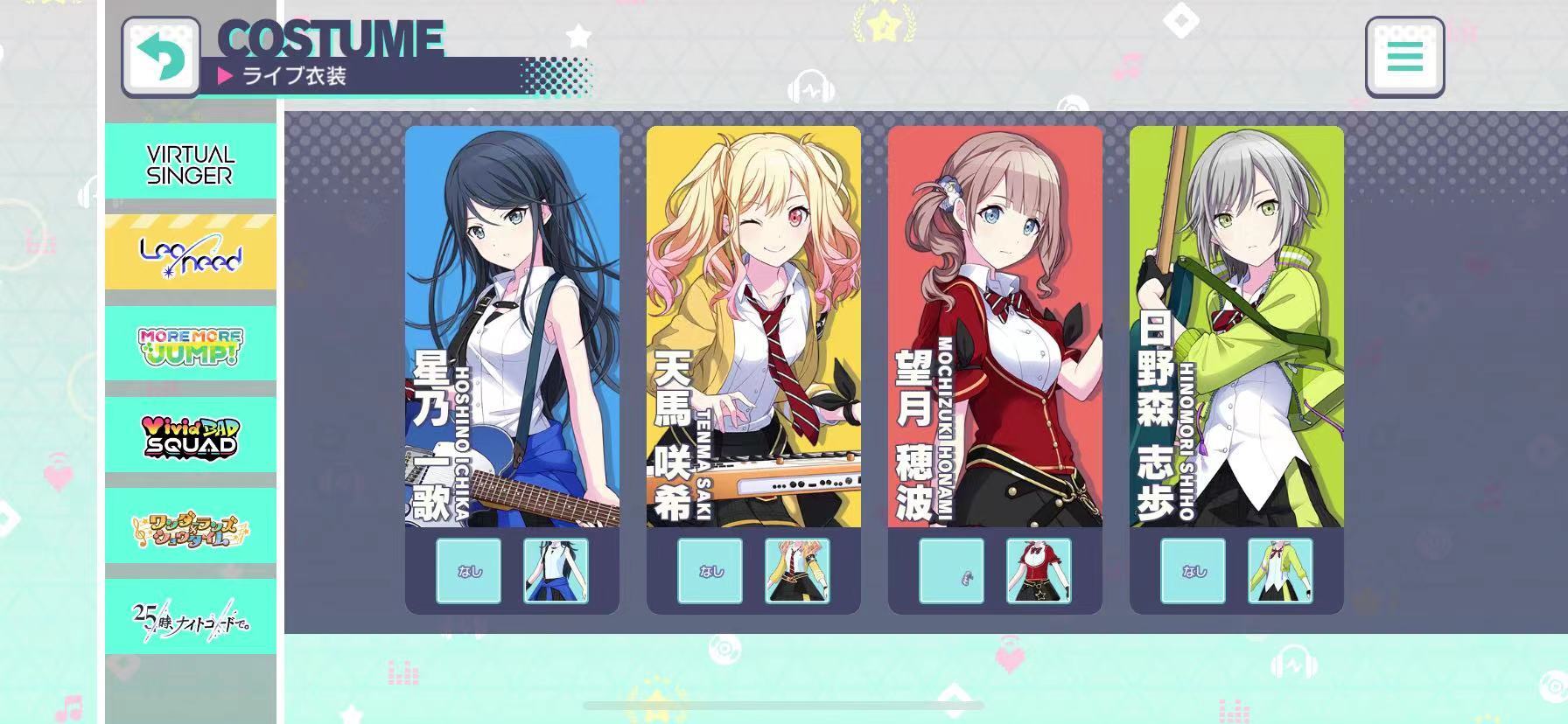Open Saki's yellow cardigan costume slot
This screenshot has width=1568, height=724.
797,571
